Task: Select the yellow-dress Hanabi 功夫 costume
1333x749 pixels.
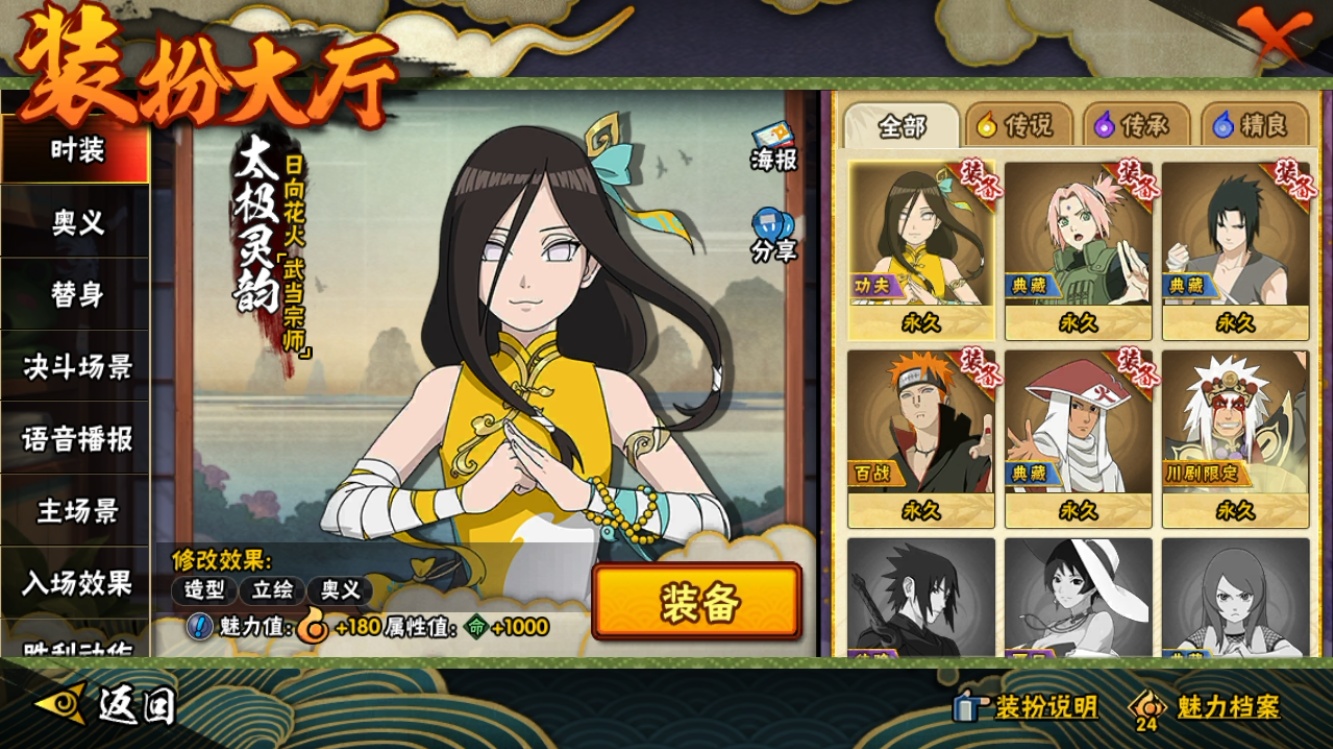Action: (920, 250)
